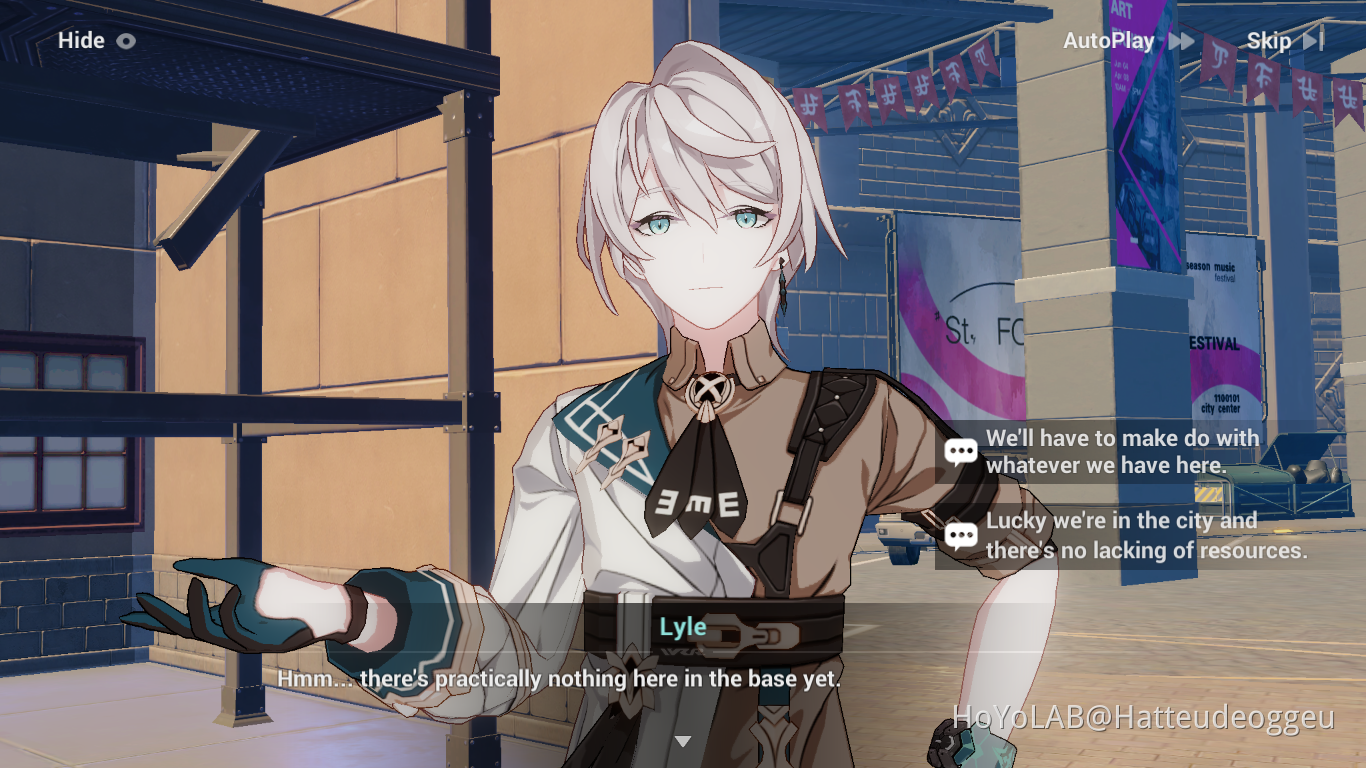The image size is (1366, 768).
Task: Toggle Skip mode for this cutscene
Action: [x=1267, y=41]
